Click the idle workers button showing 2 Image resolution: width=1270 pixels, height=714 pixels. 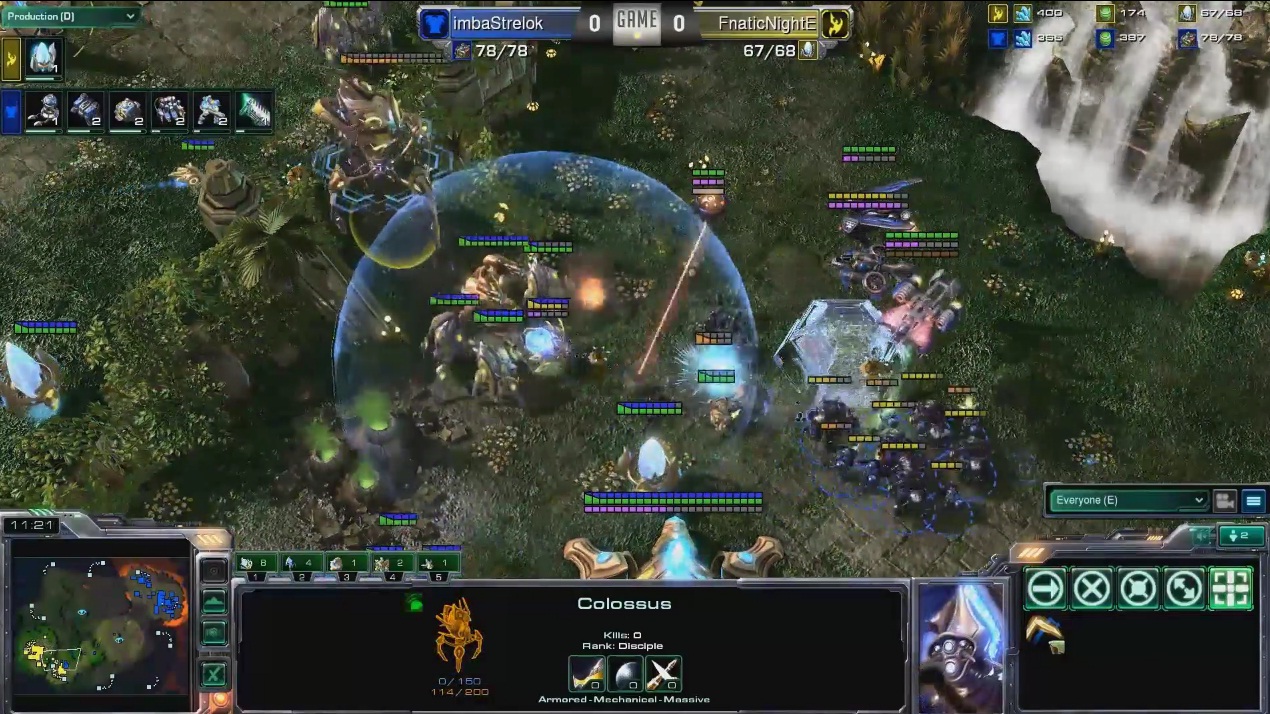tap(1235, 537)
